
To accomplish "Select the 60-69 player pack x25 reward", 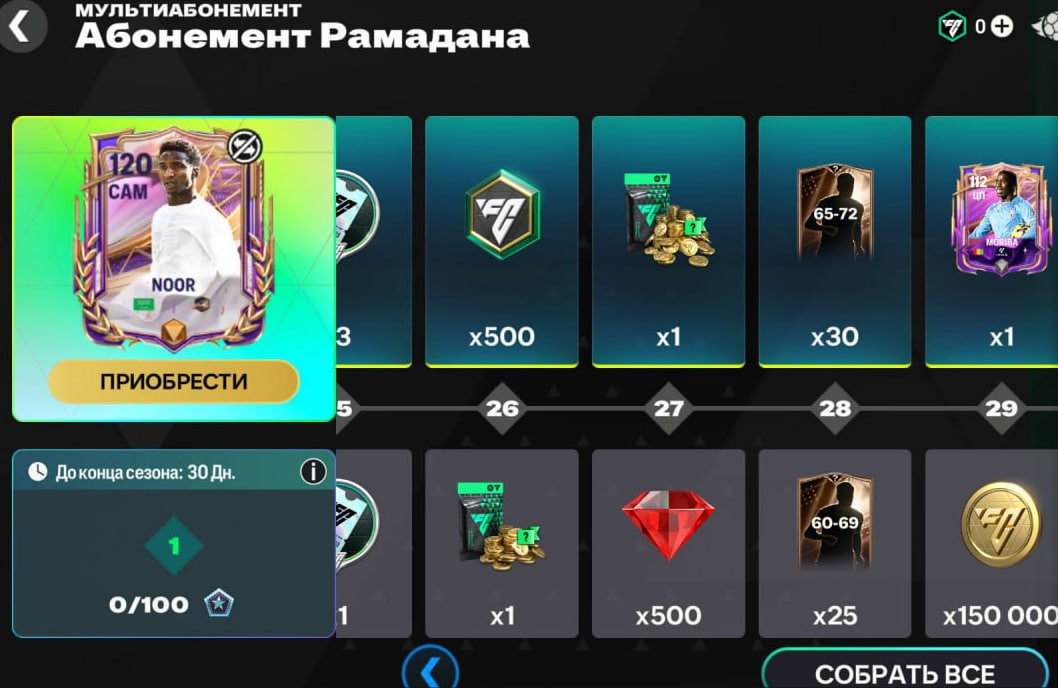I will 834,542.
